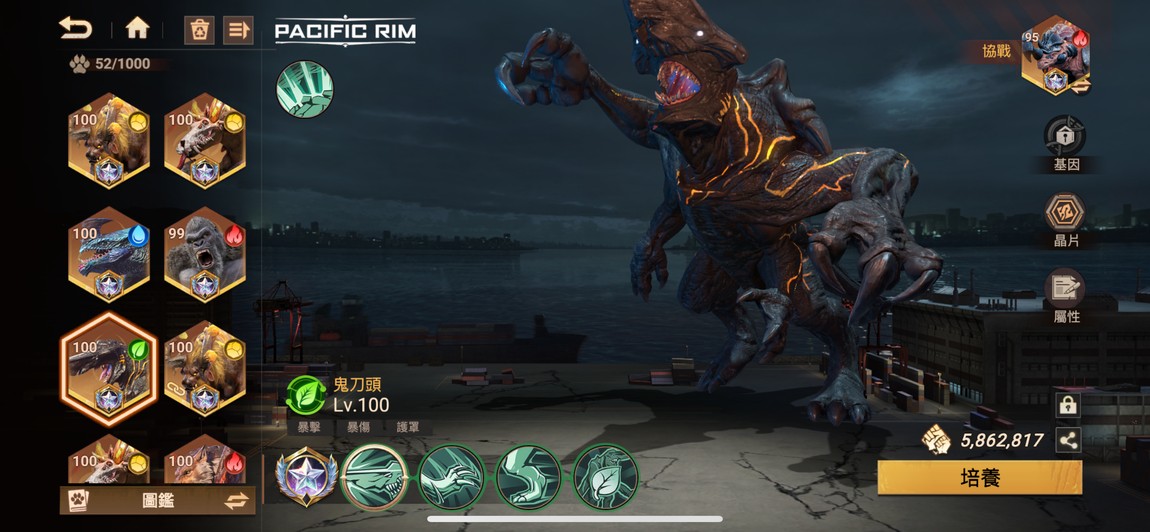Select the level 99 Kong portrait

click(204, 254)
